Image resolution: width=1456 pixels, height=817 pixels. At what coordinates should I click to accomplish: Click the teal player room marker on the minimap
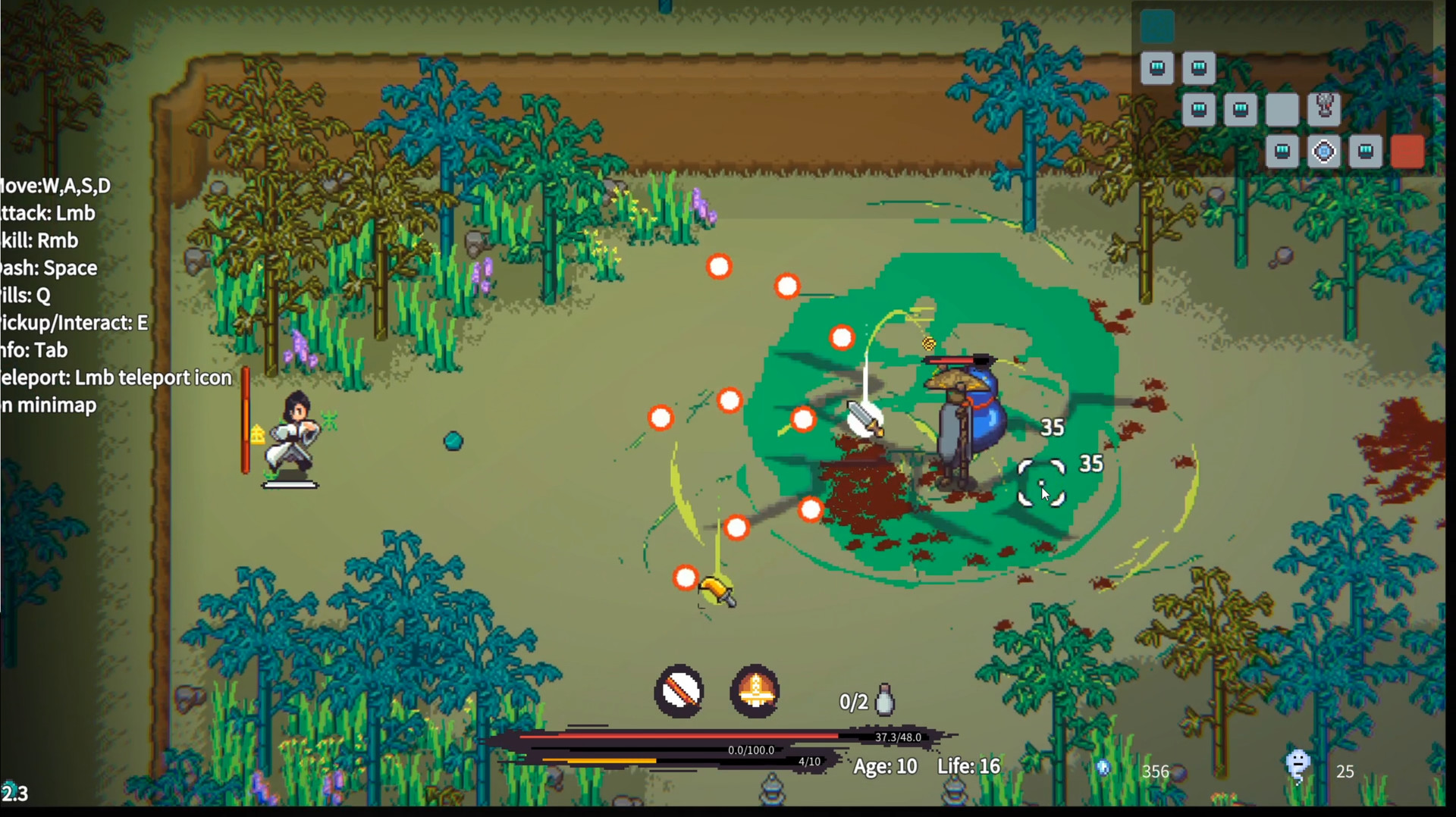[1158, 26]
